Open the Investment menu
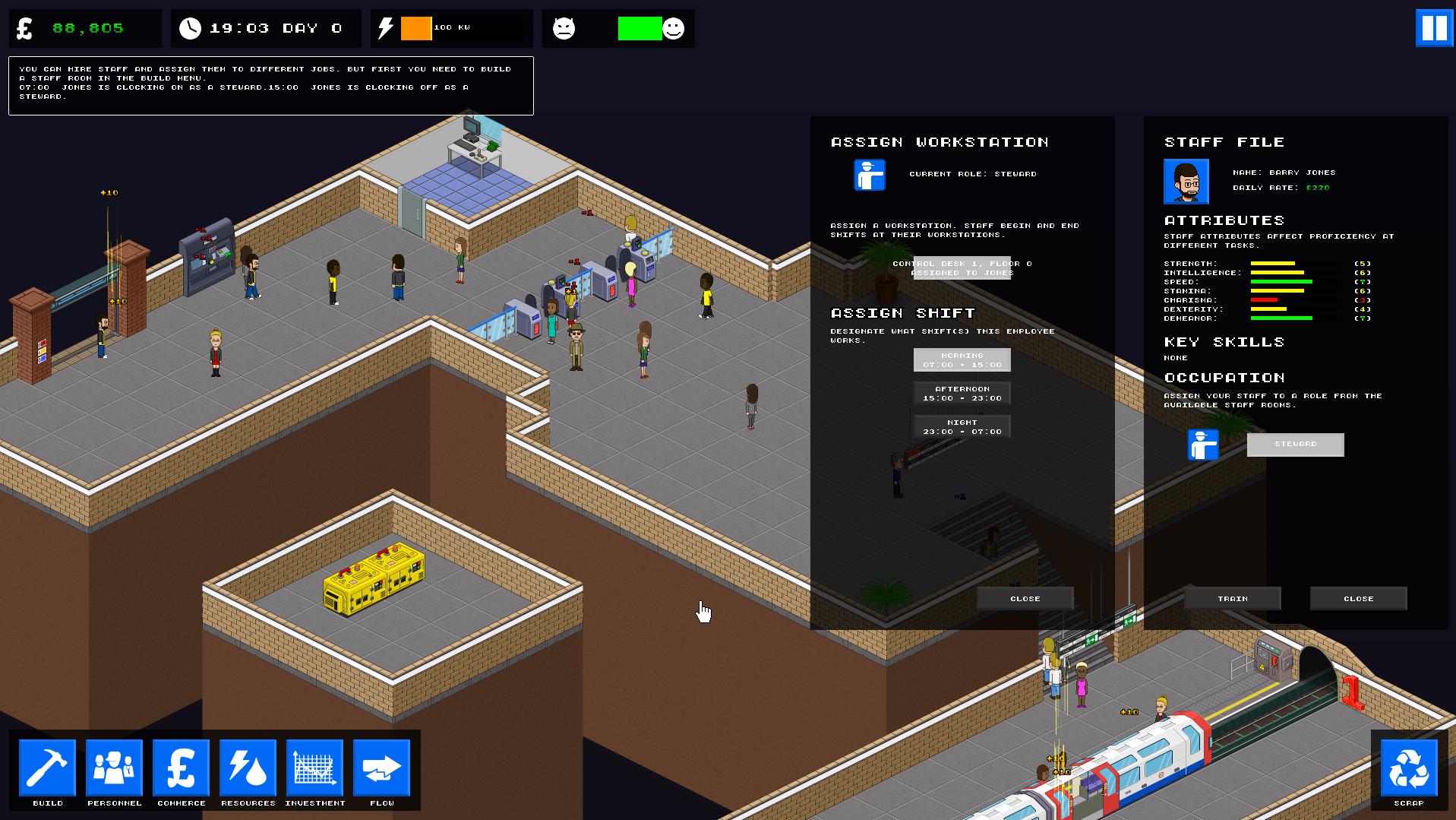This screenshot has height=820, width=1456. 314,768
